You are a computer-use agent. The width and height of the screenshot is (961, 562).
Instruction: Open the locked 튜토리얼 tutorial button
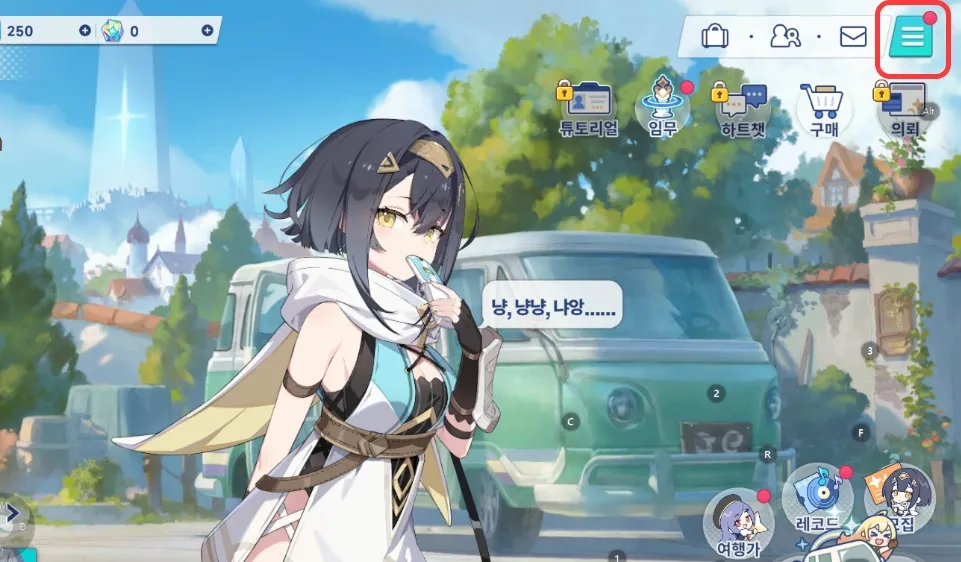588,107
